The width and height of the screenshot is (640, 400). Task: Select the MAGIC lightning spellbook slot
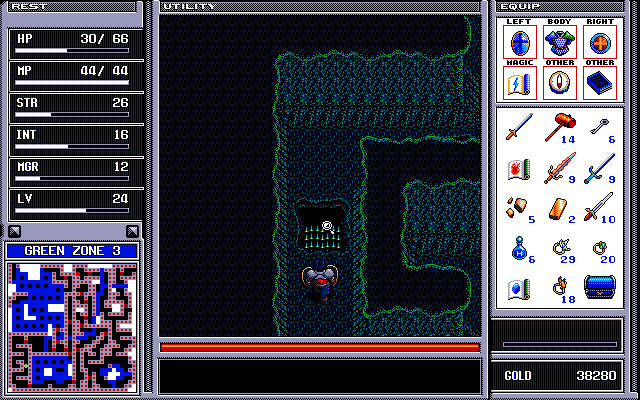(520, 83)
